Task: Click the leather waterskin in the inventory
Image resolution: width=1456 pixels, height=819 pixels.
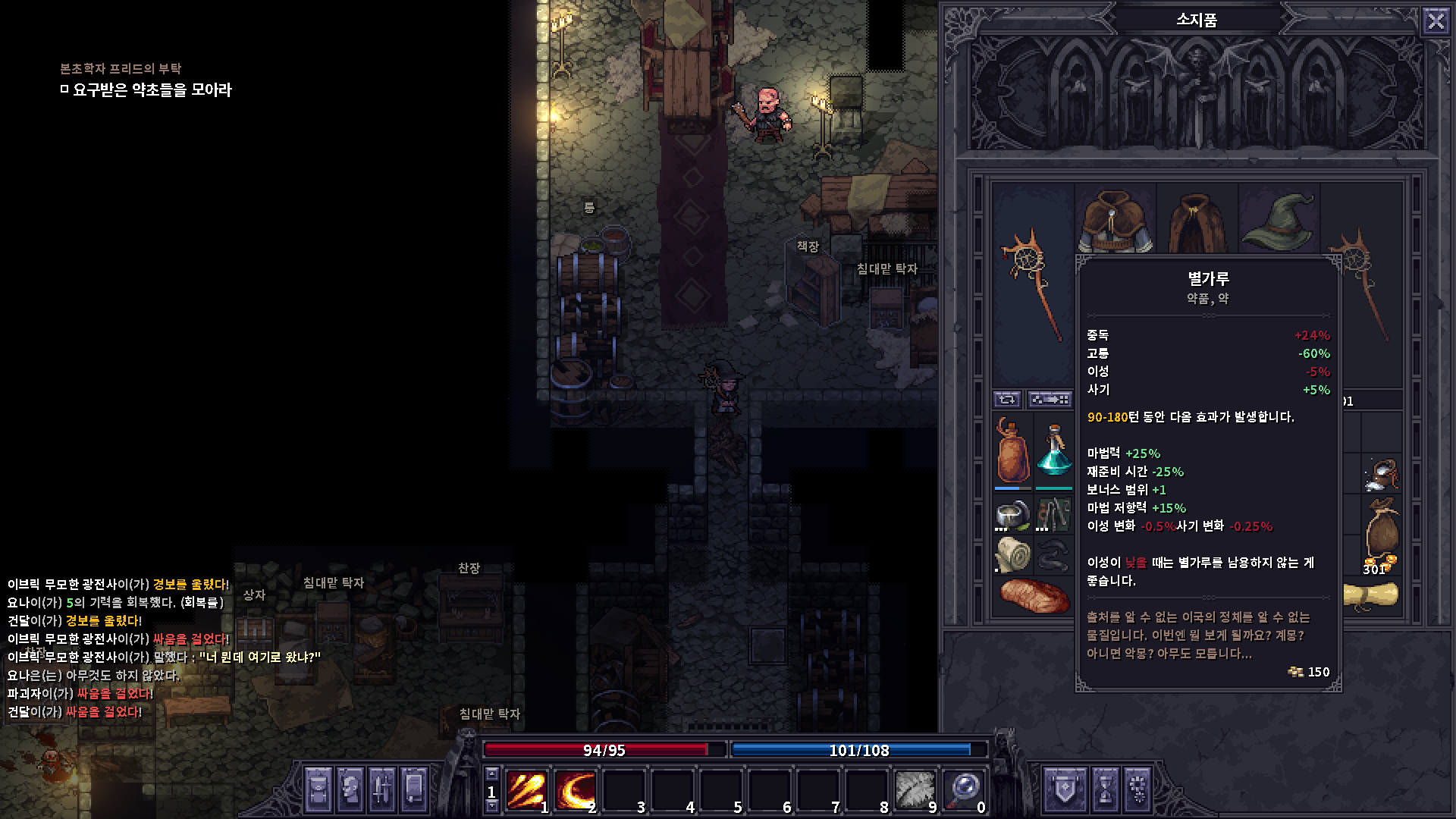Action: [1012, 451]
